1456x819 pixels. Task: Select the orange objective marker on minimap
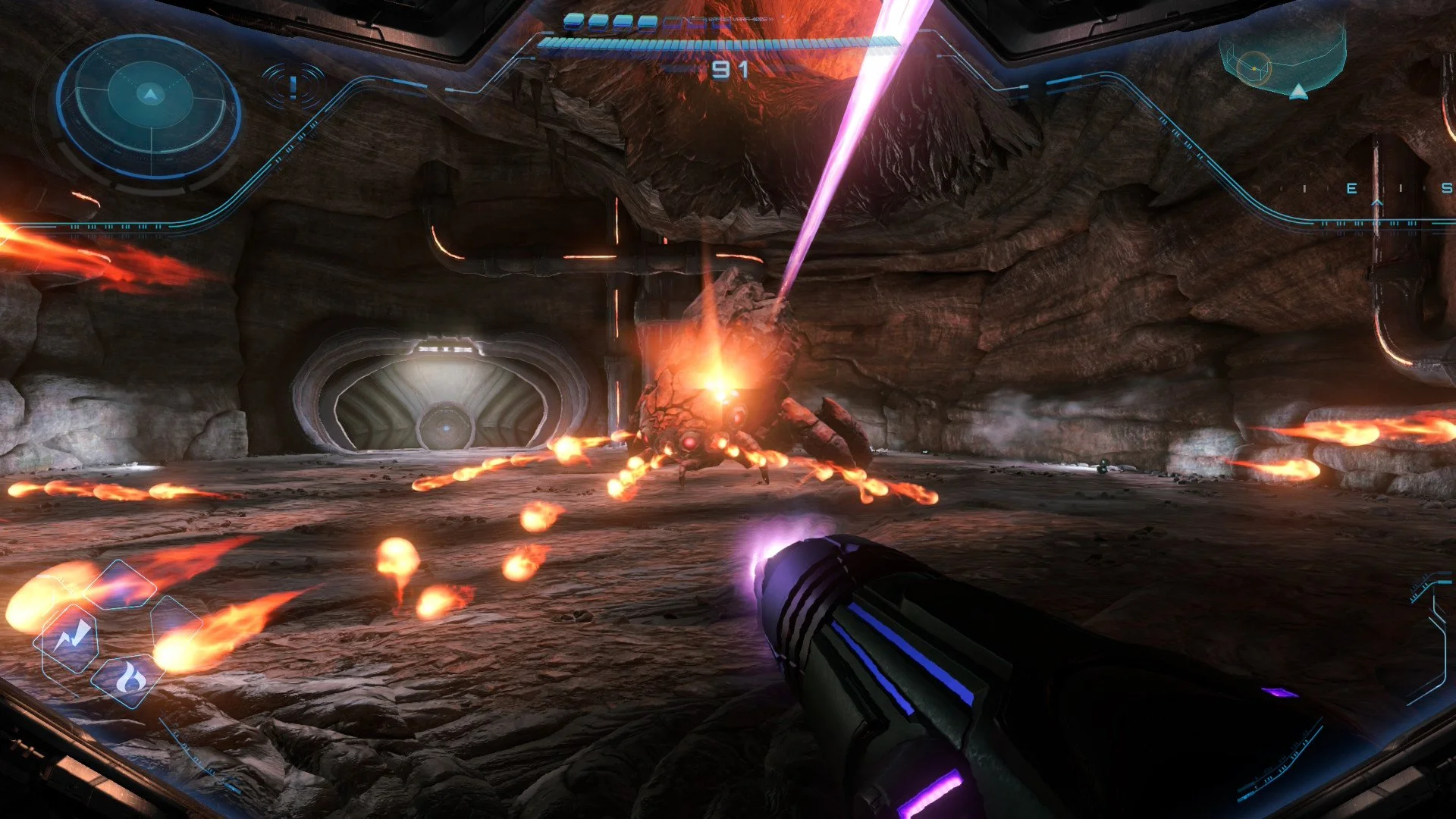pos(1254,68)
